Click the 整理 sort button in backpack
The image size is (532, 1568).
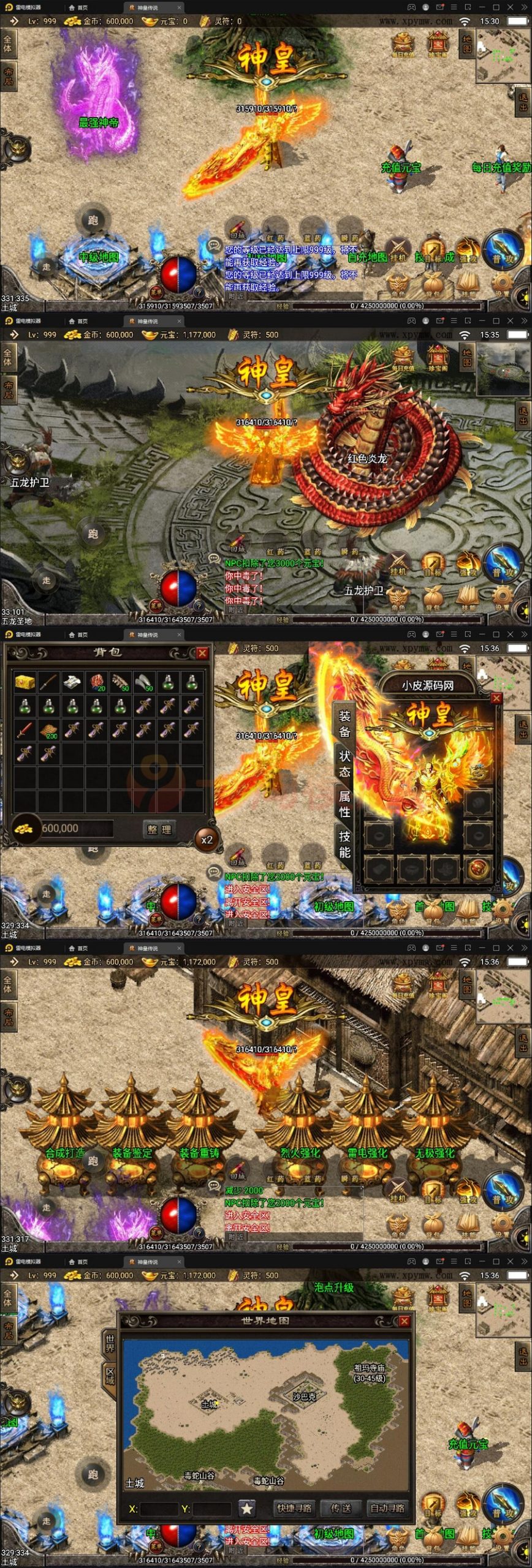(159, 829)
